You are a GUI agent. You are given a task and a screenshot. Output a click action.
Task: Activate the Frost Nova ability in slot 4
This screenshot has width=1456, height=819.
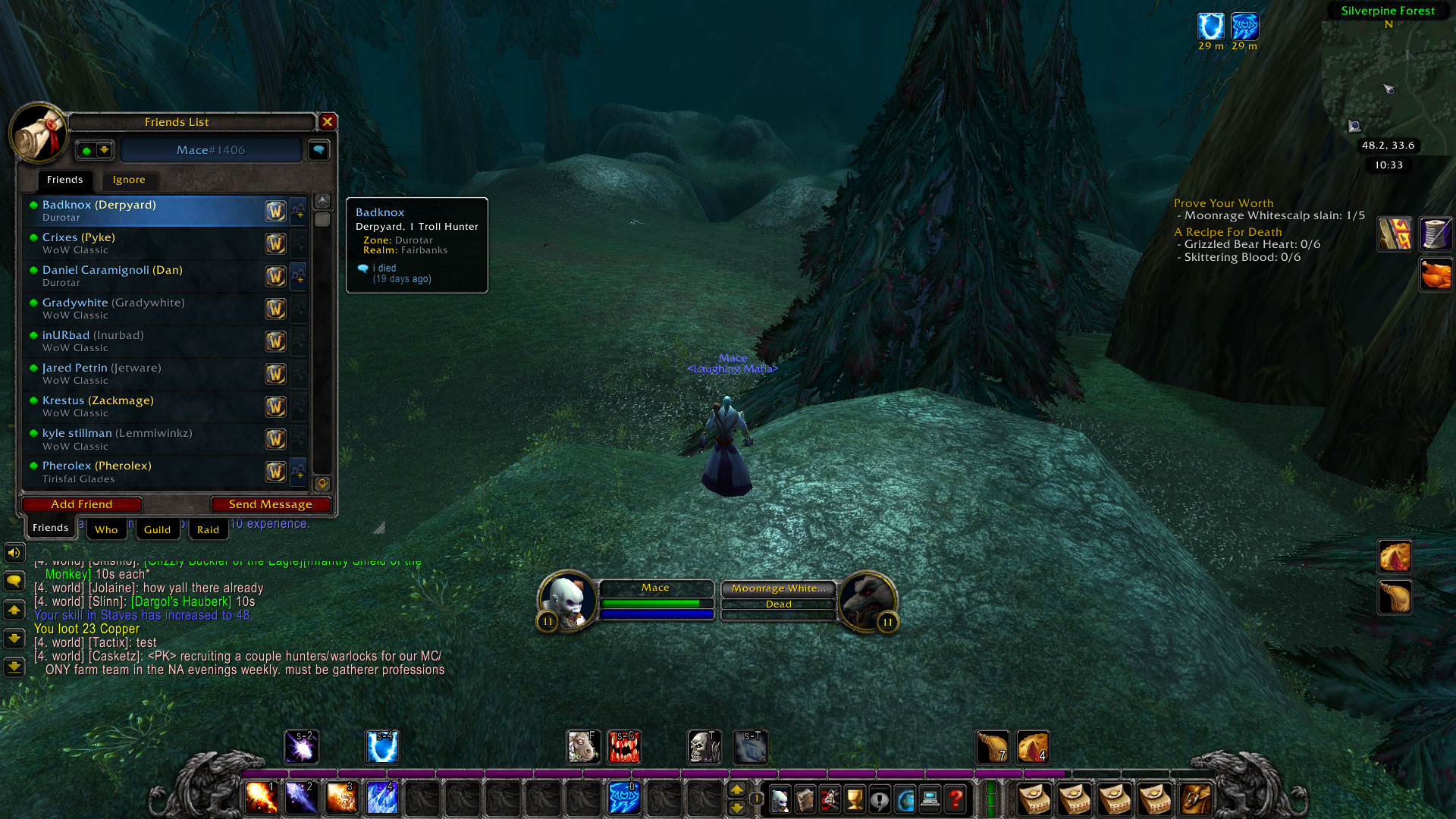(381, 798)
